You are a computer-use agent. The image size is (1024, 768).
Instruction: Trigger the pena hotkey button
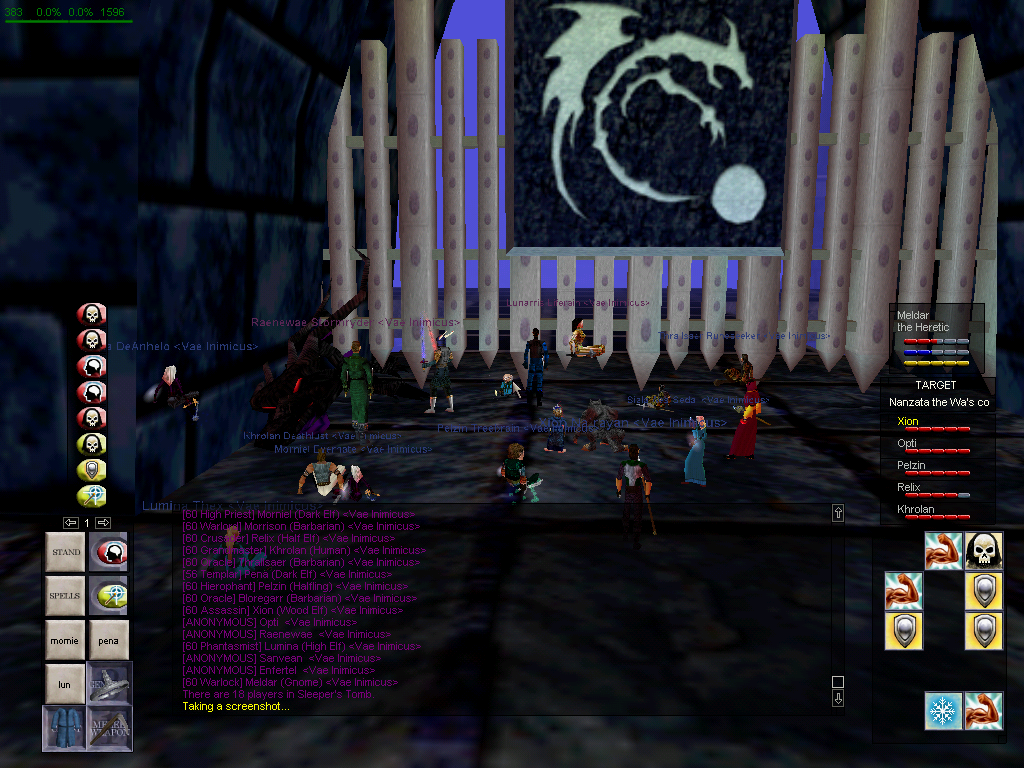109,640
